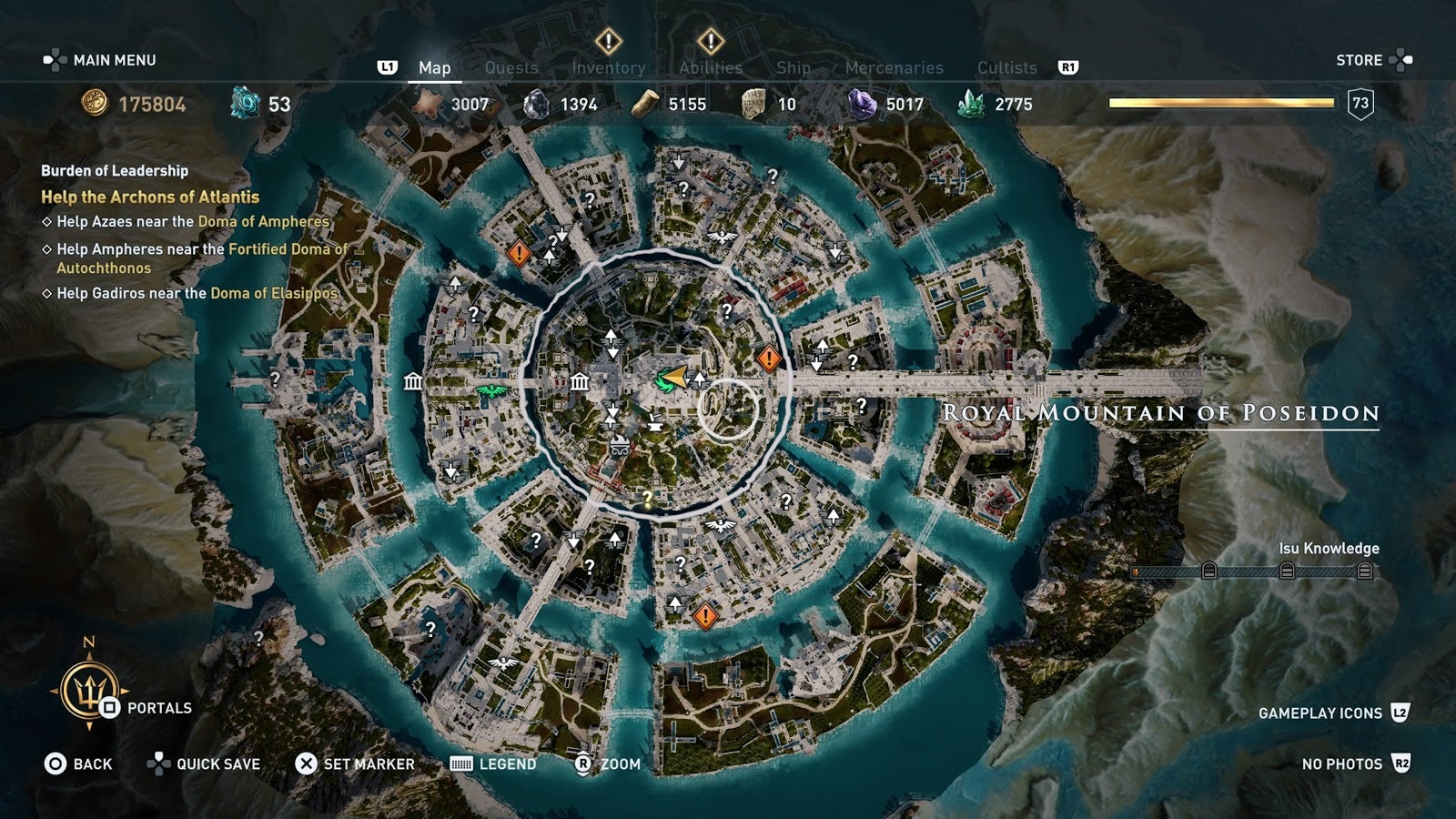This screenshot has height=819, width=1456.
Task: Switch to the Quests tab
Action: tap(511, 67)
